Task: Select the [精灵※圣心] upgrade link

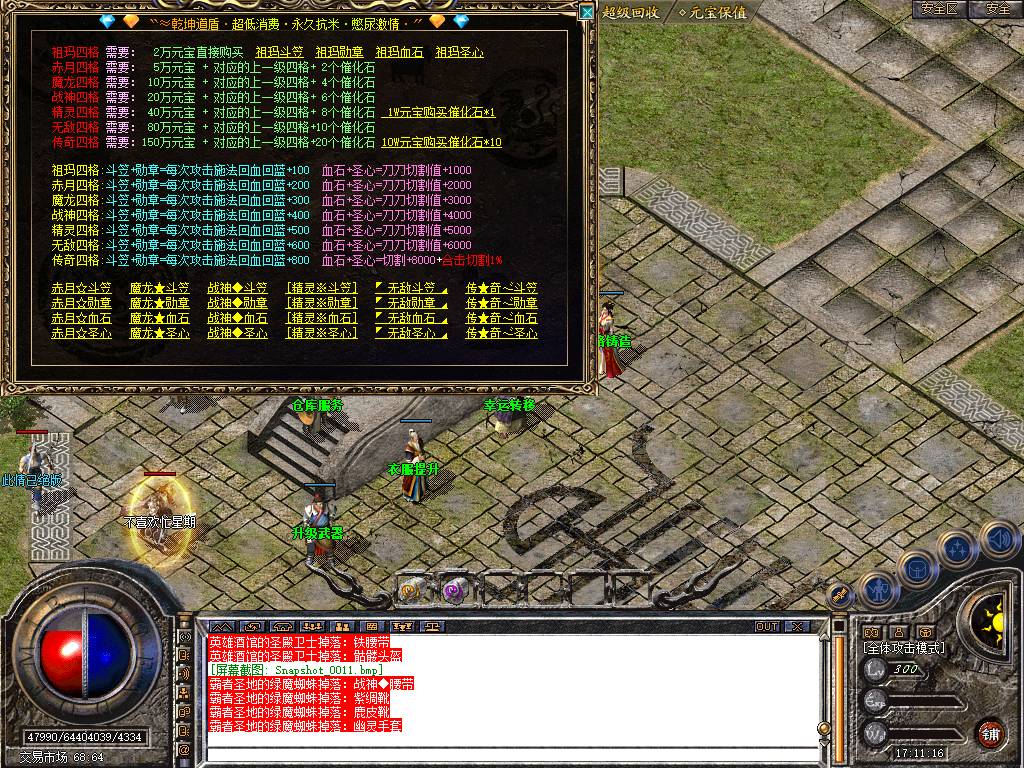Action: pos(321,334)
